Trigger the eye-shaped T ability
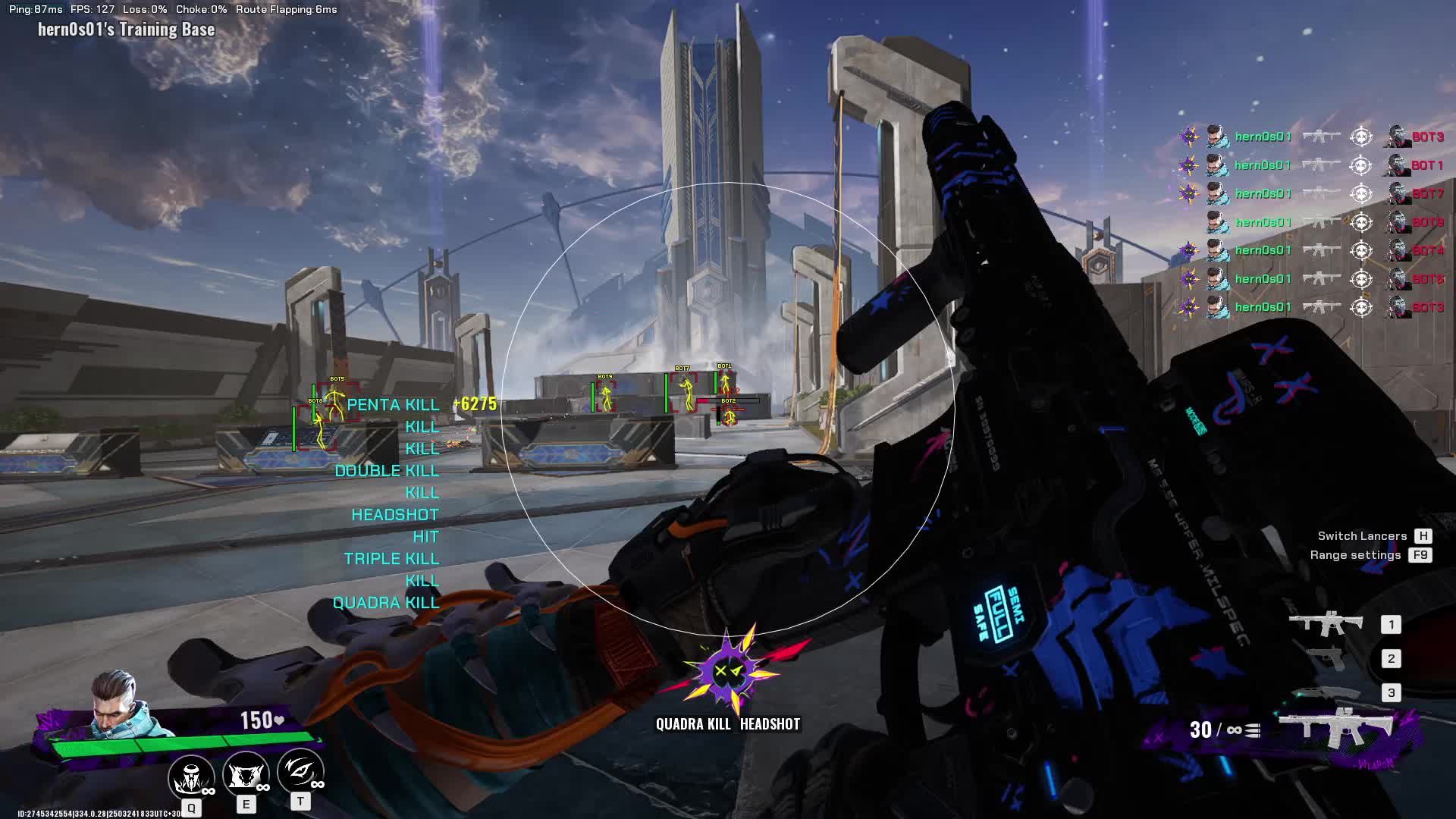This screenshot has height=819, width=1456. [300, 772]
